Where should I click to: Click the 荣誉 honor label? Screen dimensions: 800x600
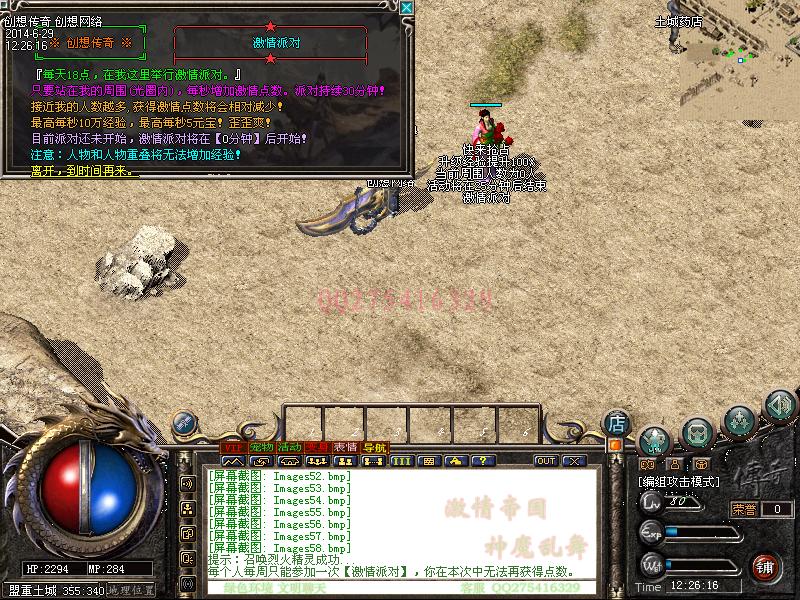pos(744,509)
